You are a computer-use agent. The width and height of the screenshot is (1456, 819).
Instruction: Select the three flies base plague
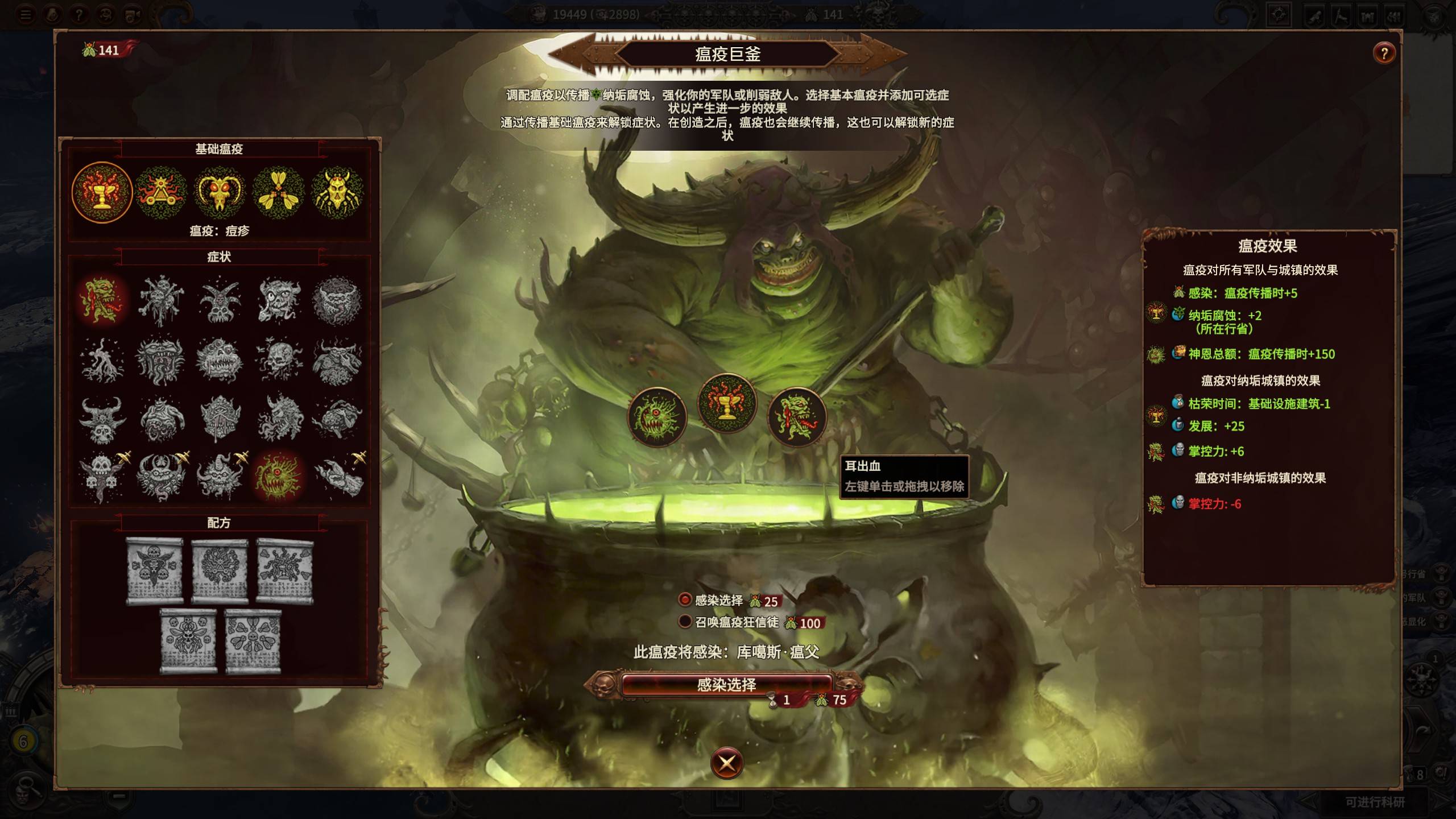click(278, 192)
